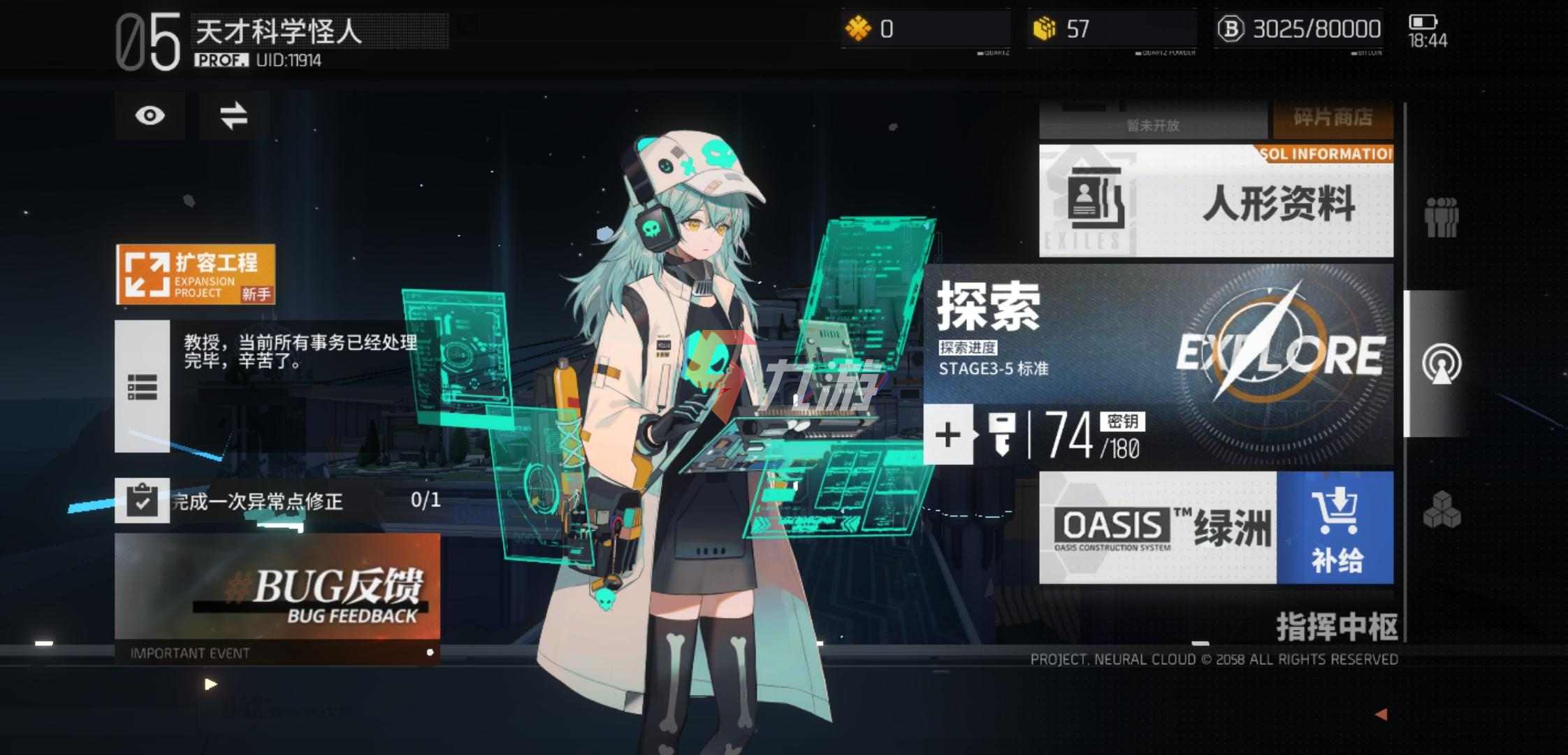
Task: Open the OASIS 绿洲 construction system
Action: pyautogui.click(x=1157, y=528)
